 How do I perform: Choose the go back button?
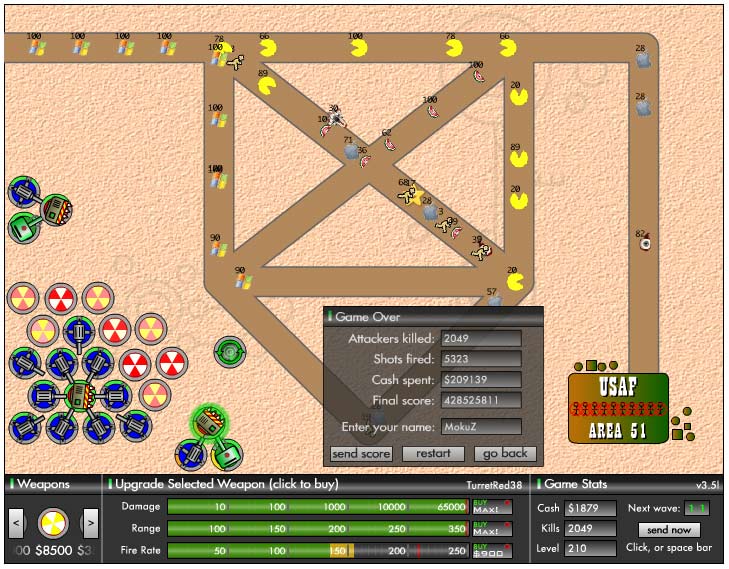coord(504,454)
